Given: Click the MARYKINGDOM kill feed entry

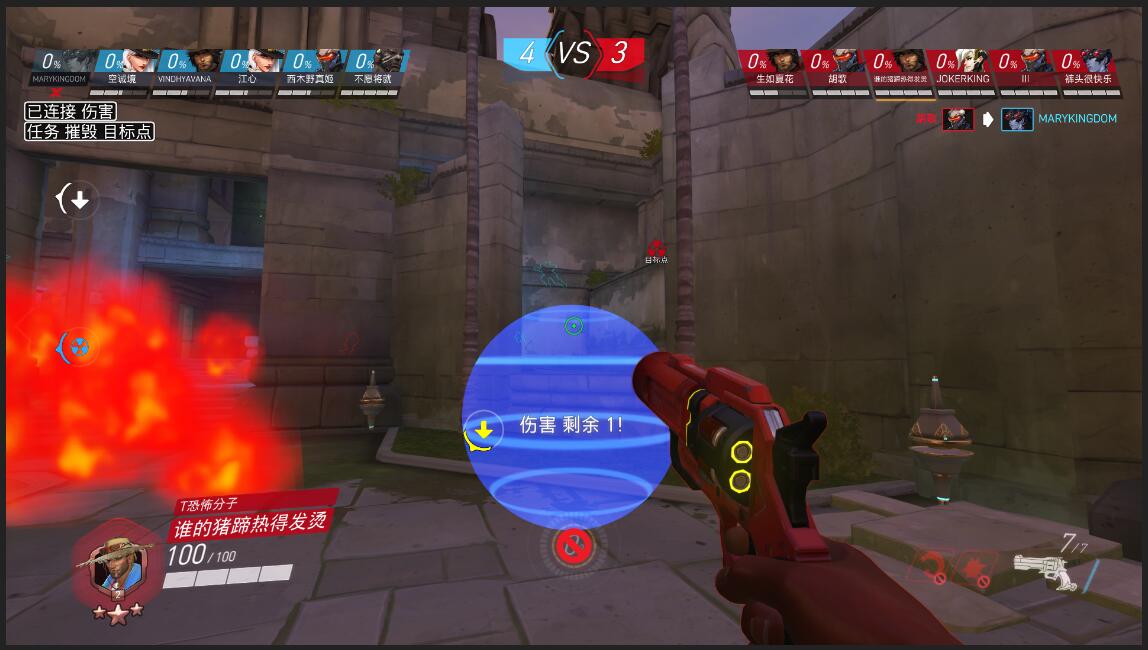Looking at the screenshot, I should coord(1076,119).
